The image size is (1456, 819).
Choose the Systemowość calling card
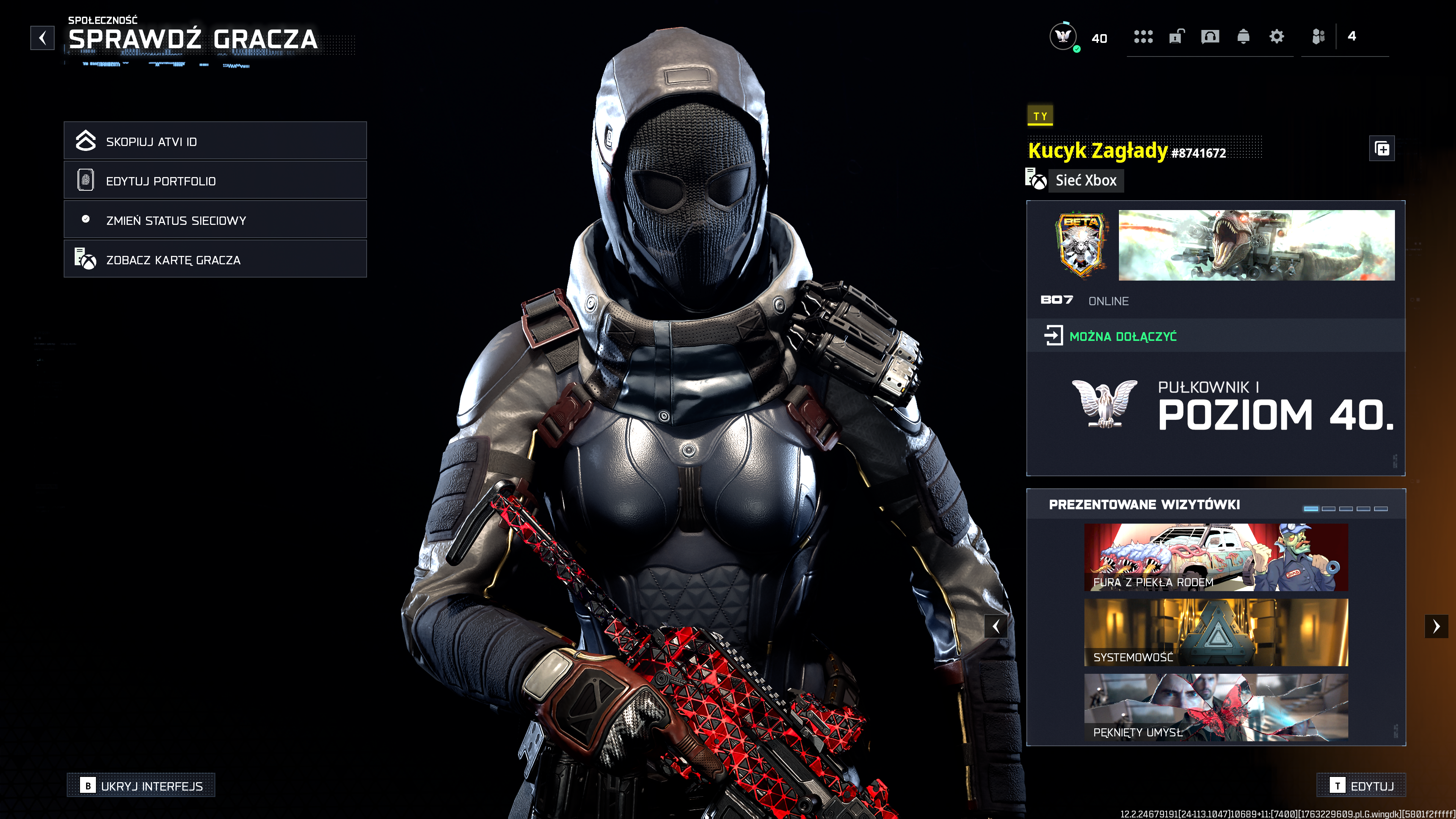click(x=1216, y=632)
